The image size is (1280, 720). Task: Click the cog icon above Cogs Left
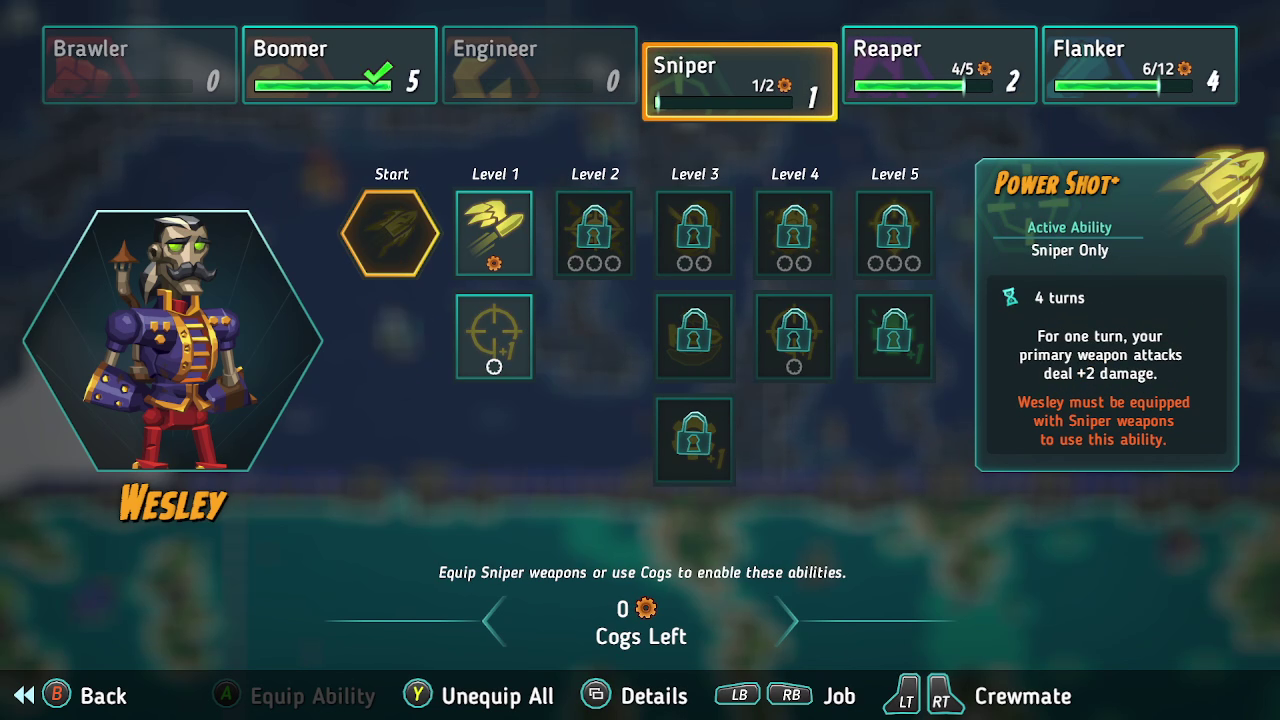tap(645, 608)
